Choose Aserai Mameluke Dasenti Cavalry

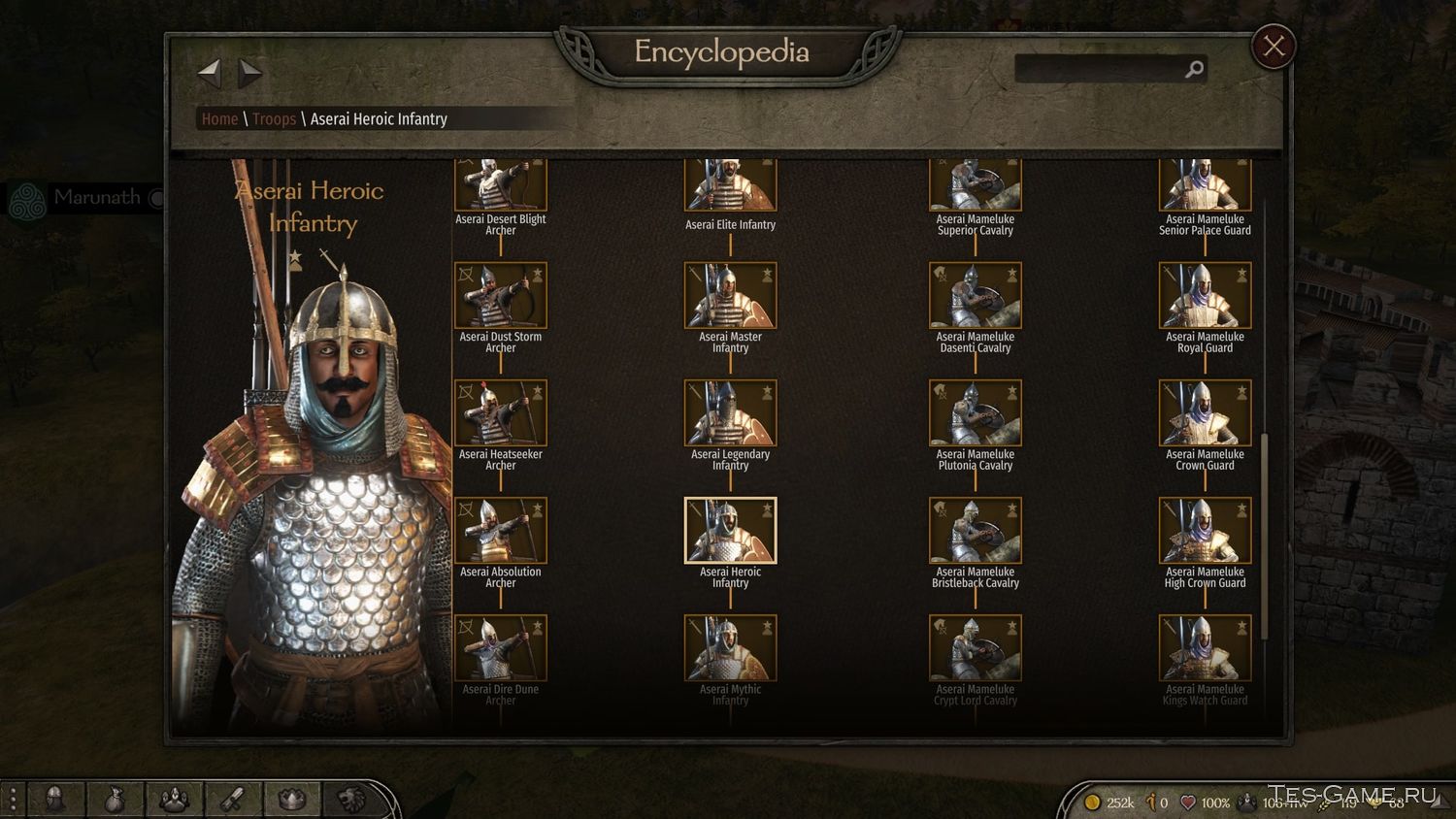(975, 296)
